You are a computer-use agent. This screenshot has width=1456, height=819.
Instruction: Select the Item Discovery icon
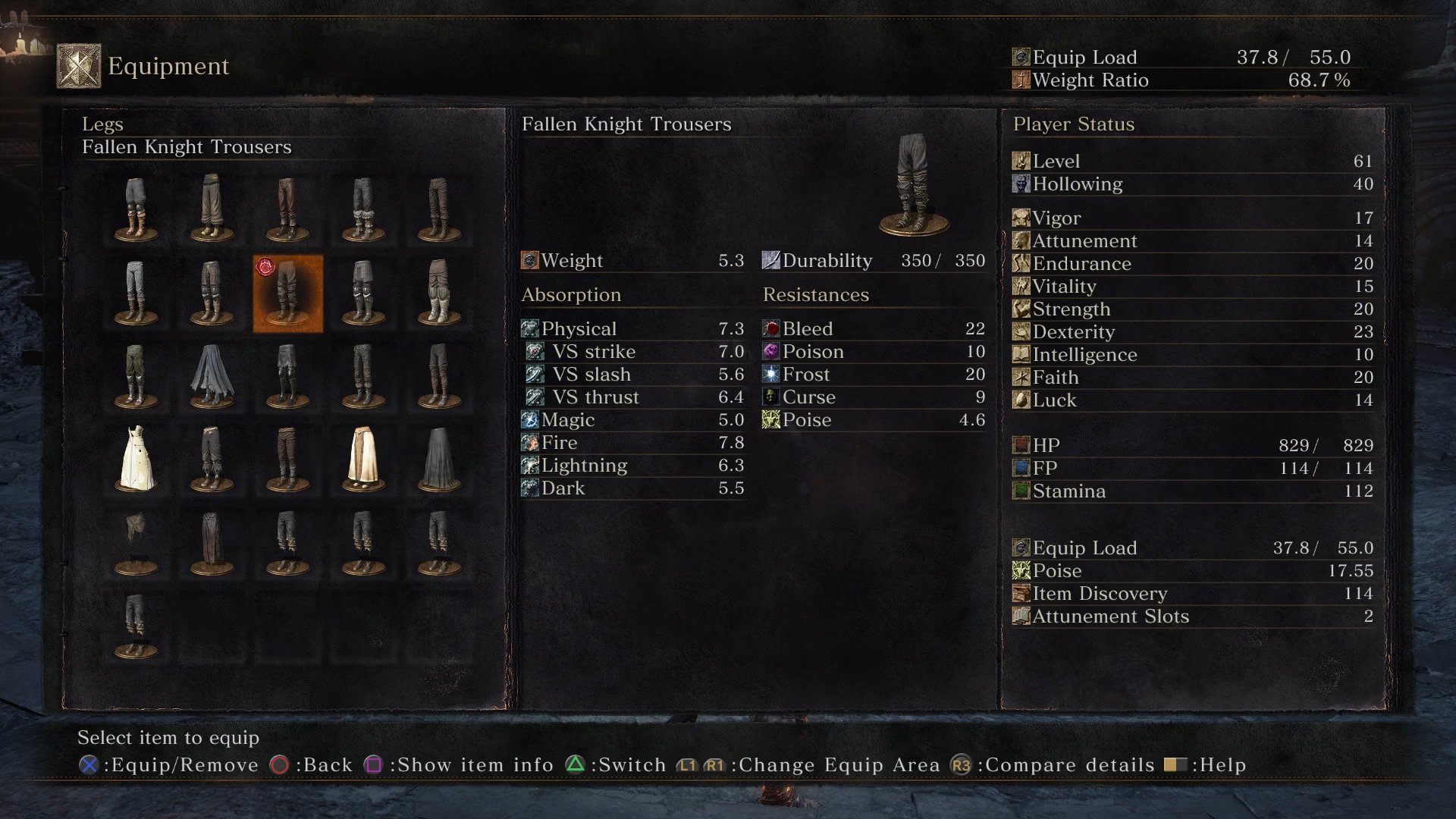[x=1020, y=593]
